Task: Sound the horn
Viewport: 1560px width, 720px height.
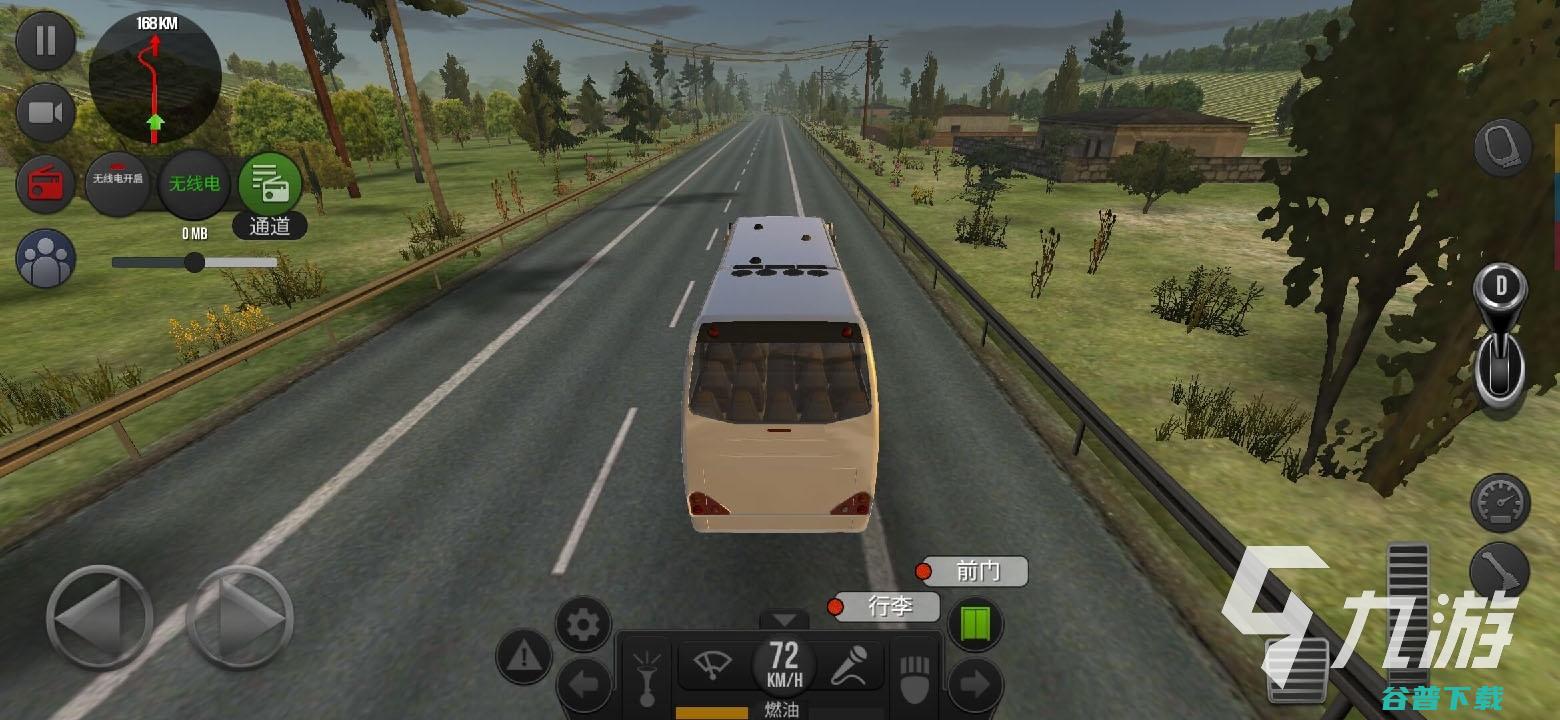Action: pyautogui.click(x=646, y=673)
